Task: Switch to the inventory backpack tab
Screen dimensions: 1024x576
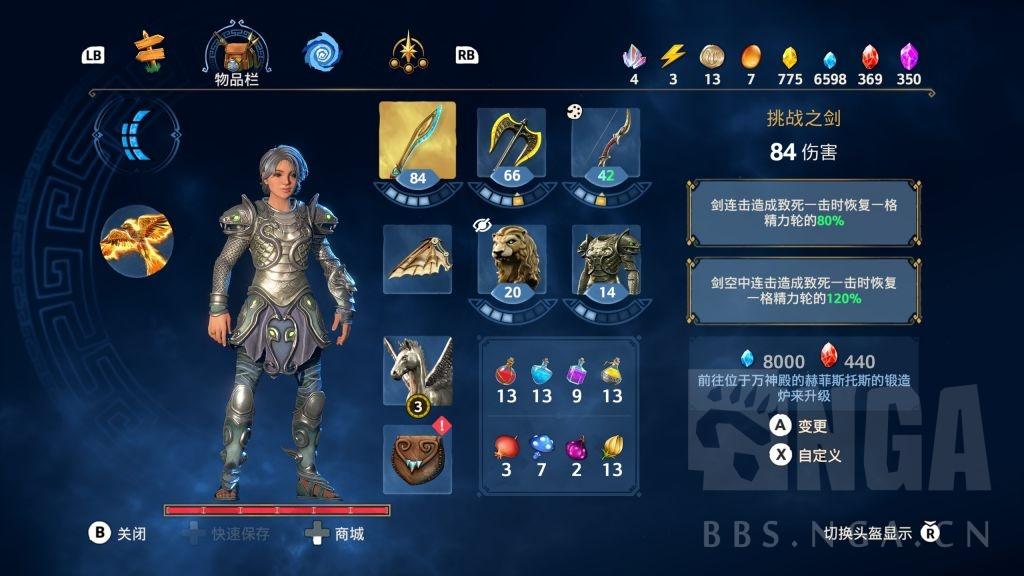Action: click(x=237, y=49)
